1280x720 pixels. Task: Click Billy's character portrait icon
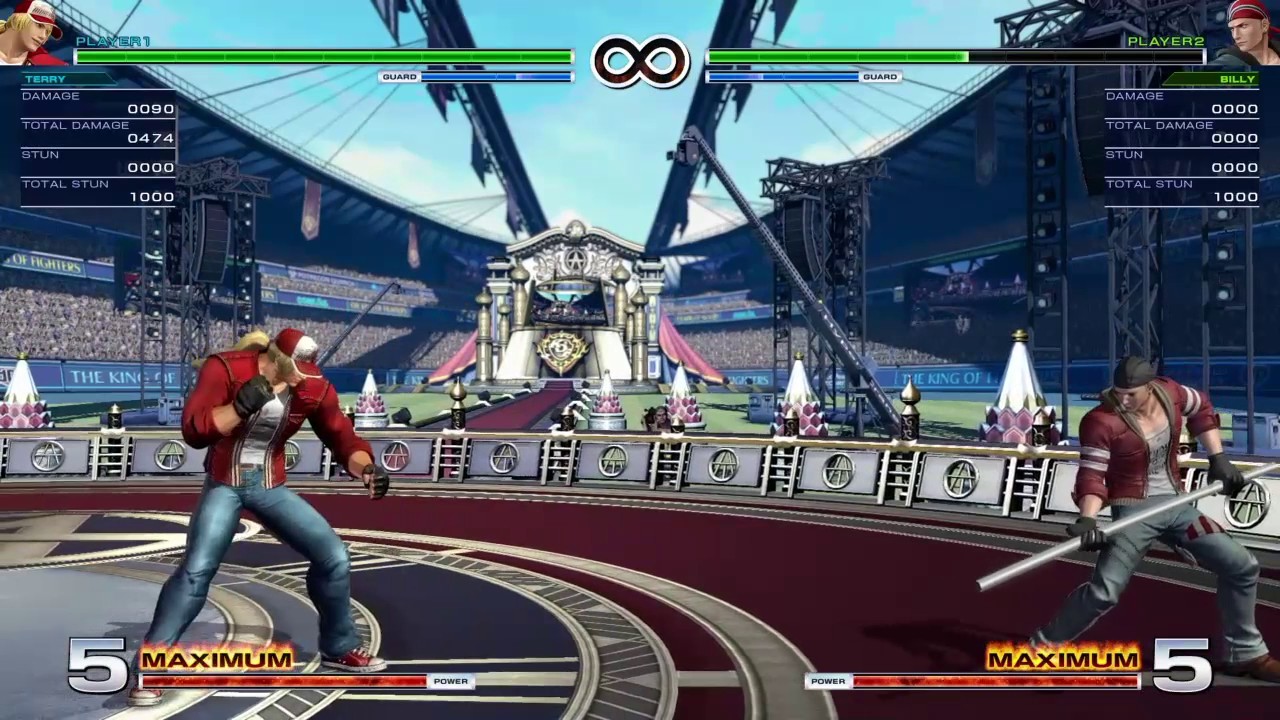coord(1248,32)
